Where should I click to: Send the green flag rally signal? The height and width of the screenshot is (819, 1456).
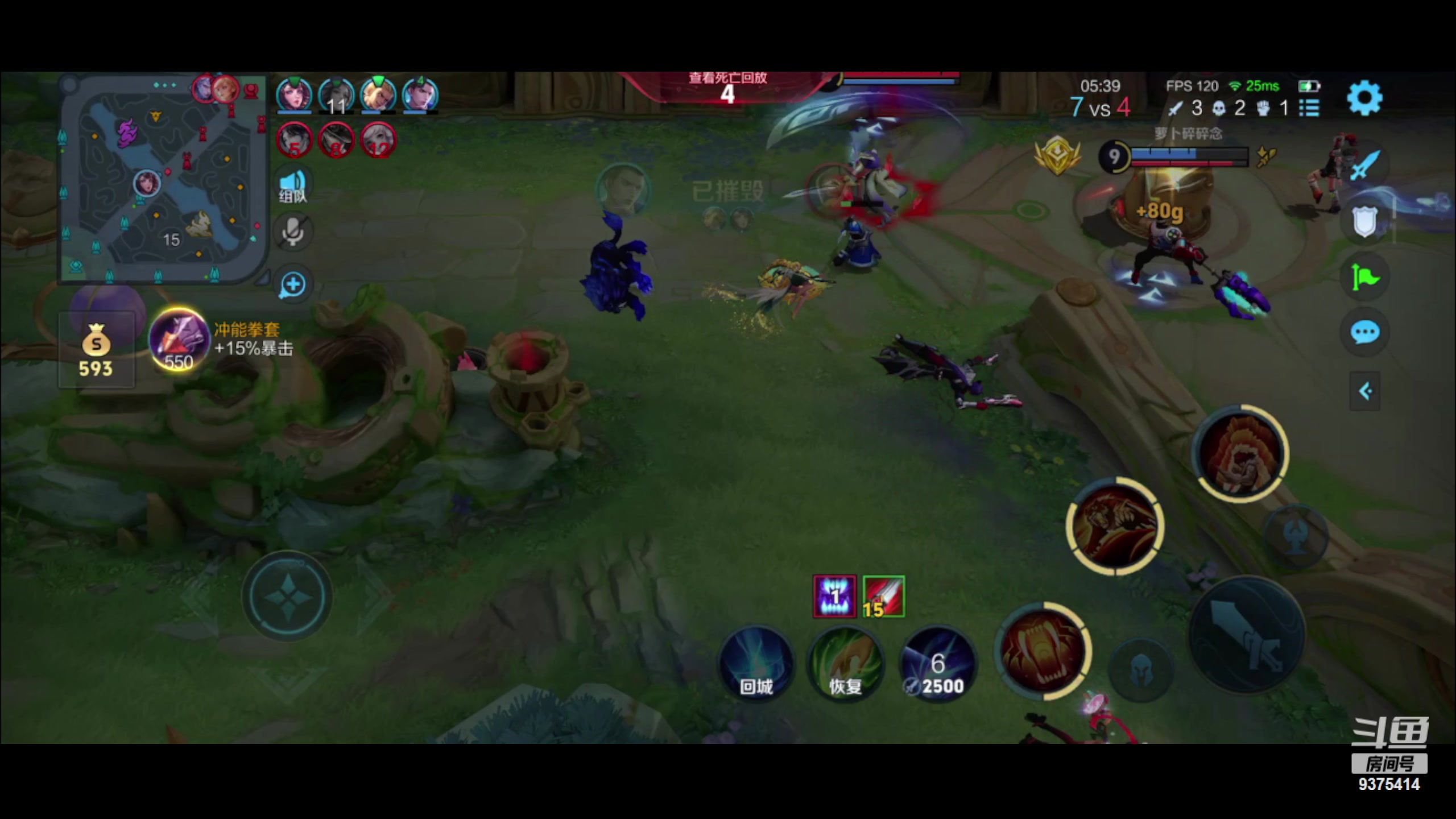(x=1364, y=277)
